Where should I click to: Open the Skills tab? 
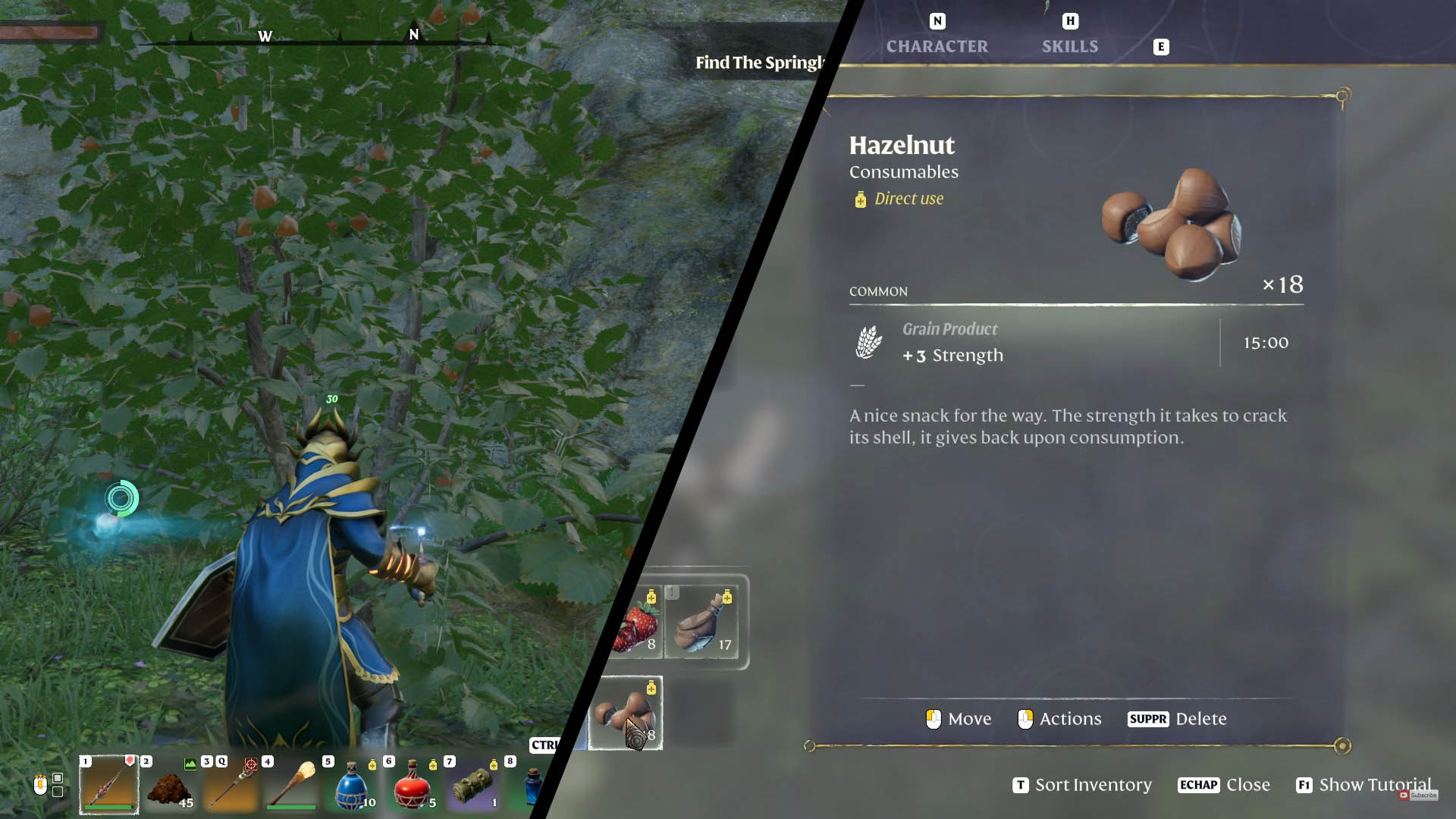pos(1069,45)
